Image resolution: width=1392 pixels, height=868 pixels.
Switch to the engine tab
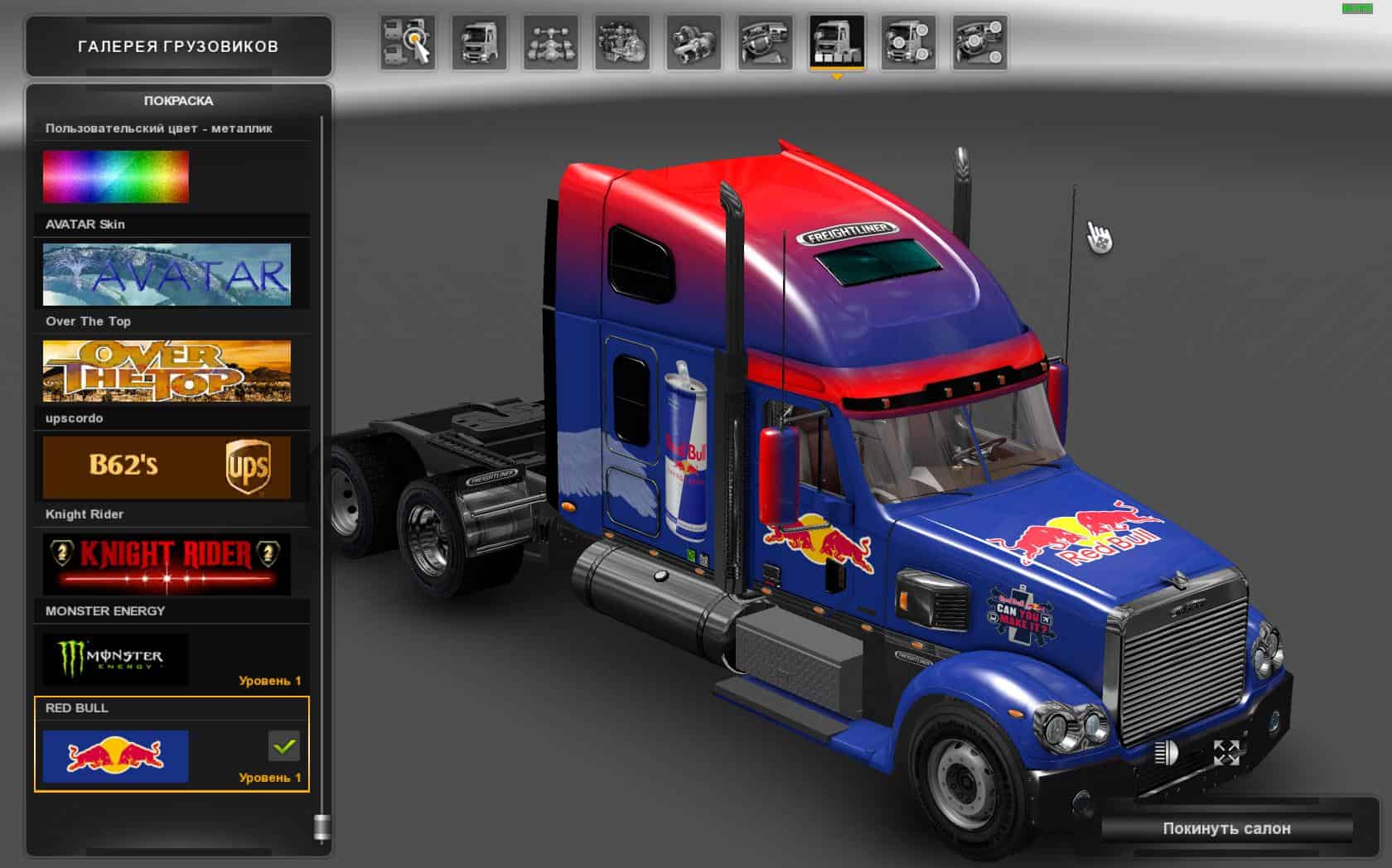pyautogui.click(x=622, y=42)
